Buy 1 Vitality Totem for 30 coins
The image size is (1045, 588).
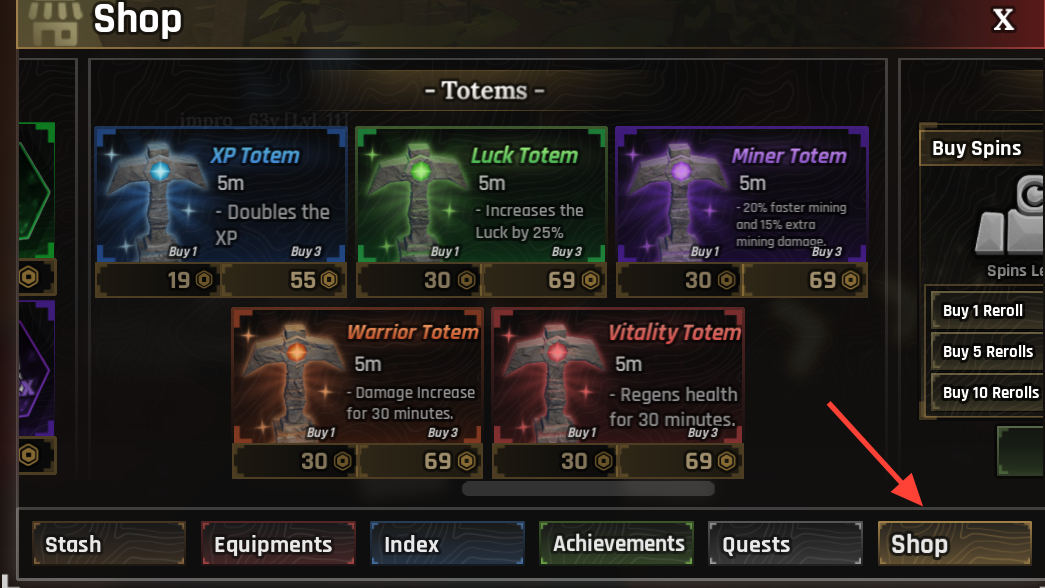555,461
